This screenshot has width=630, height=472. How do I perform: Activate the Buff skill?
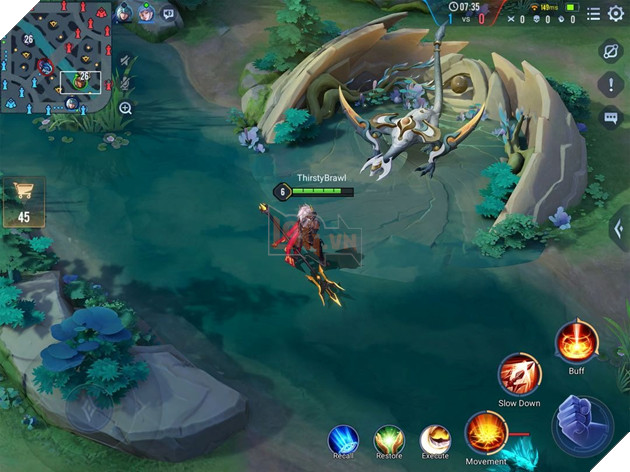tap(577, 343)
